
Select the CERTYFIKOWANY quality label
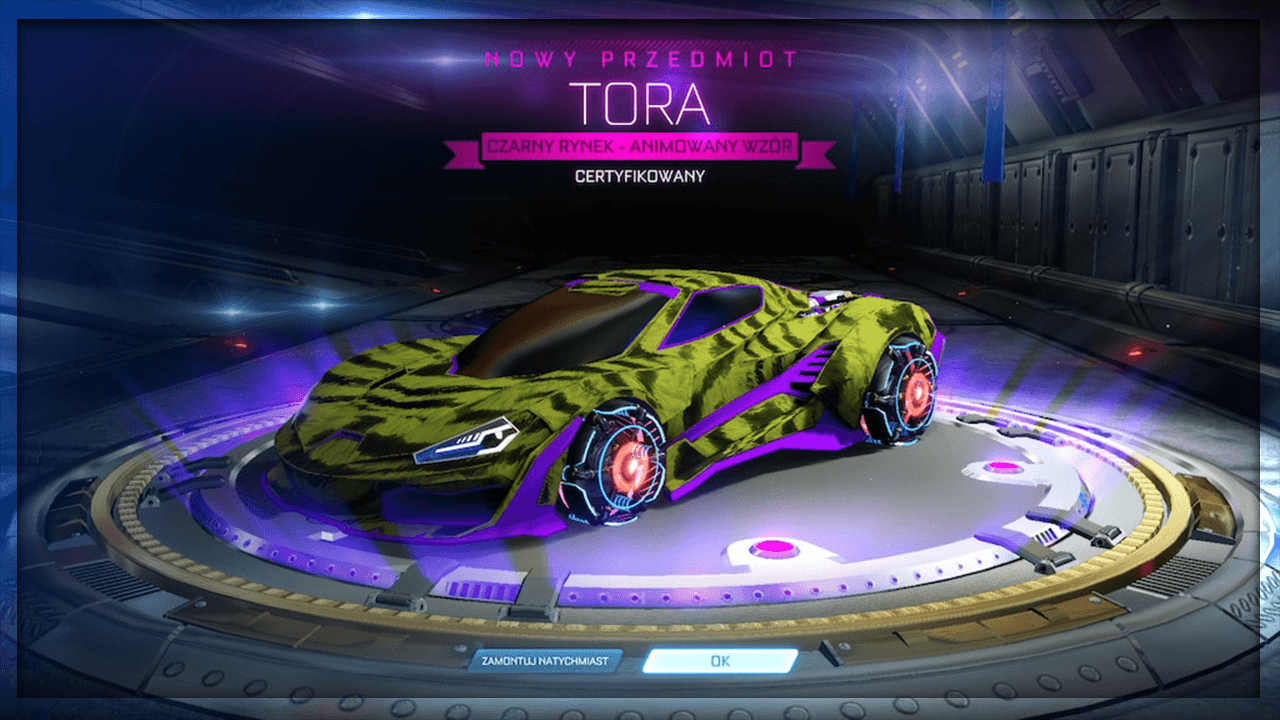[x=640, y=176]
